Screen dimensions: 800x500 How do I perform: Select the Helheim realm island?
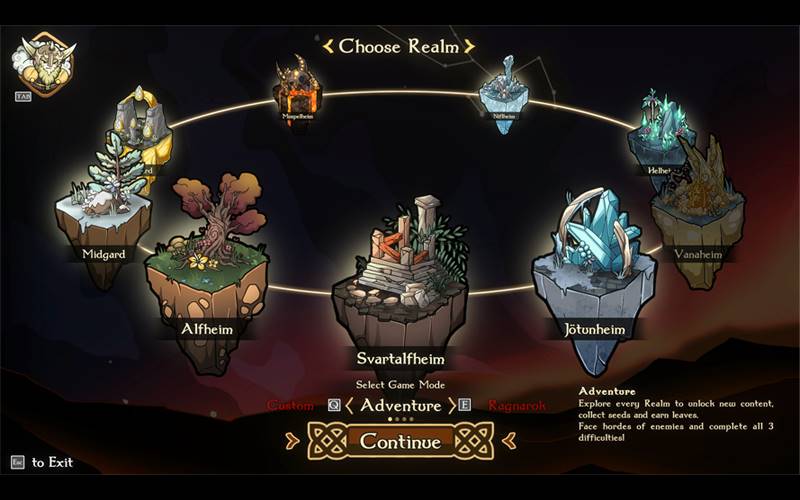tap(660, 135)
